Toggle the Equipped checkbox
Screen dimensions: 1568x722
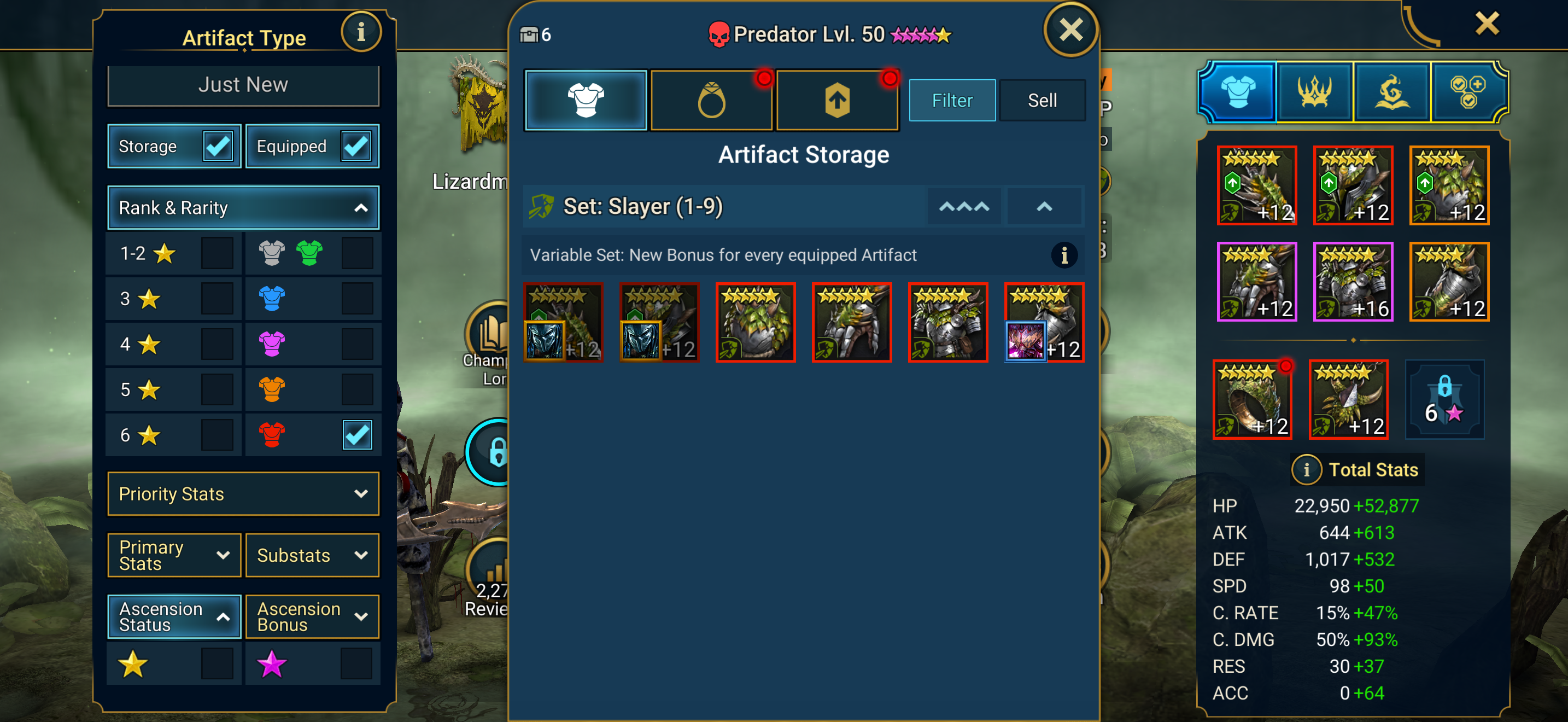(x=355, y=146)
